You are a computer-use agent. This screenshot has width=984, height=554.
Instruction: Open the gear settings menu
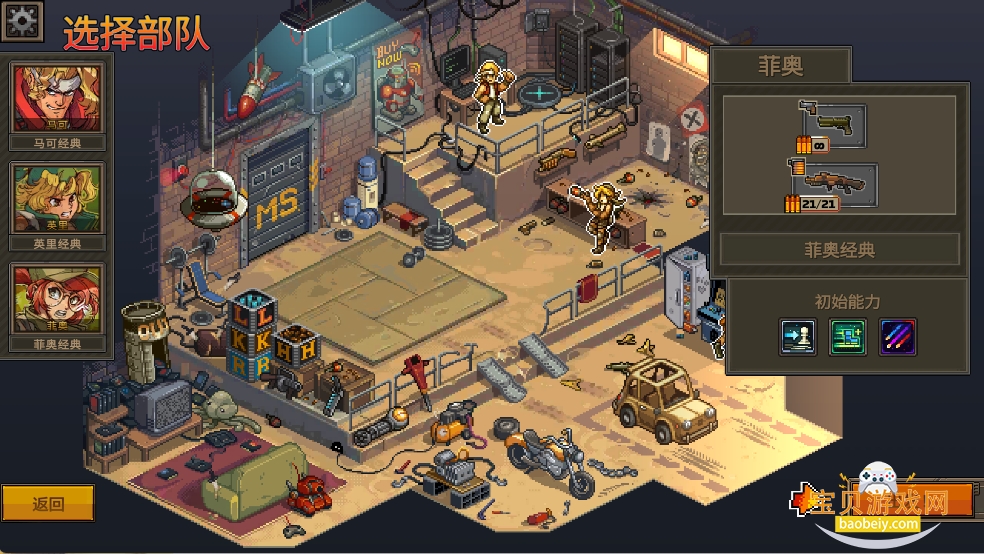(22, 20)
